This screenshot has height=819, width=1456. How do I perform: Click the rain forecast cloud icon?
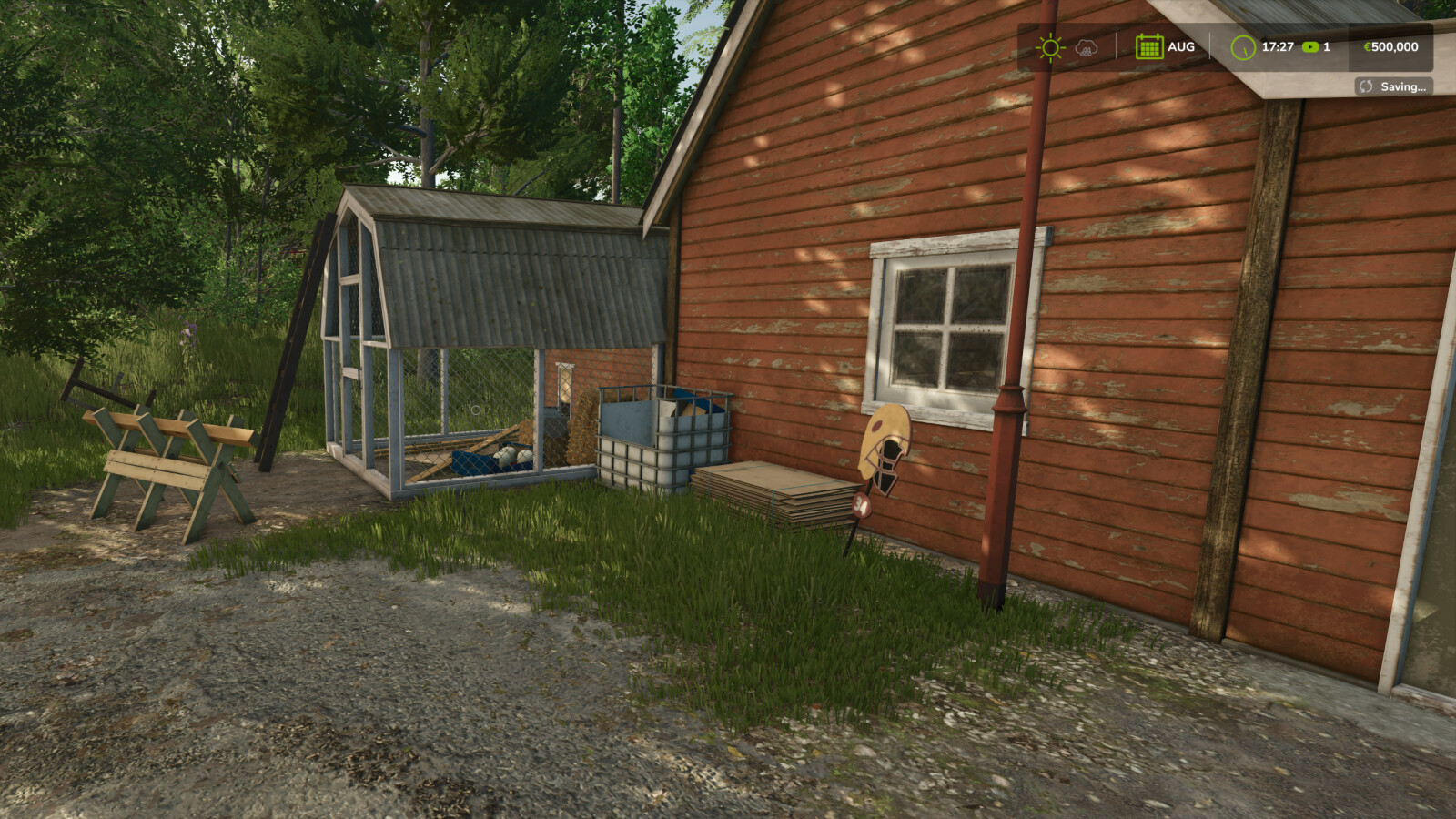(x=1086, y=48)
